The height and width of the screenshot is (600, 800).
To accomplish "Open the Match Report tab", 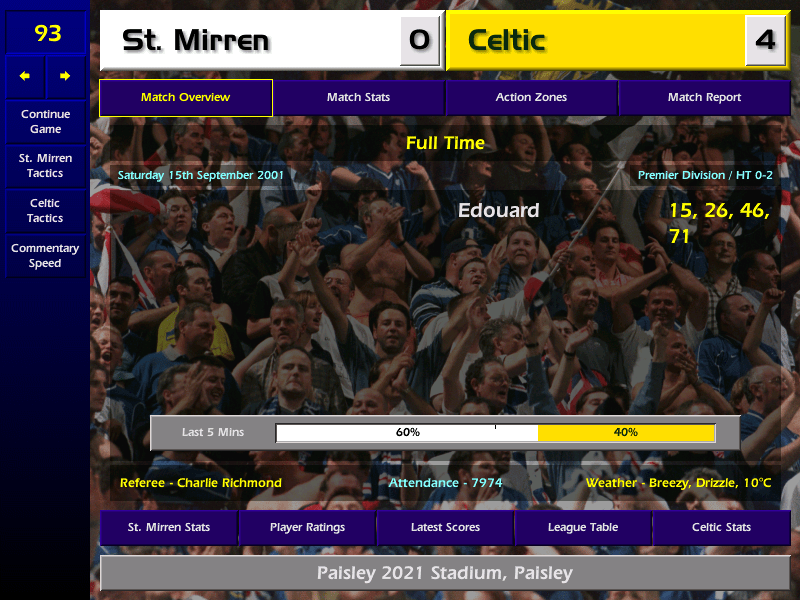I will click(704, 97).
